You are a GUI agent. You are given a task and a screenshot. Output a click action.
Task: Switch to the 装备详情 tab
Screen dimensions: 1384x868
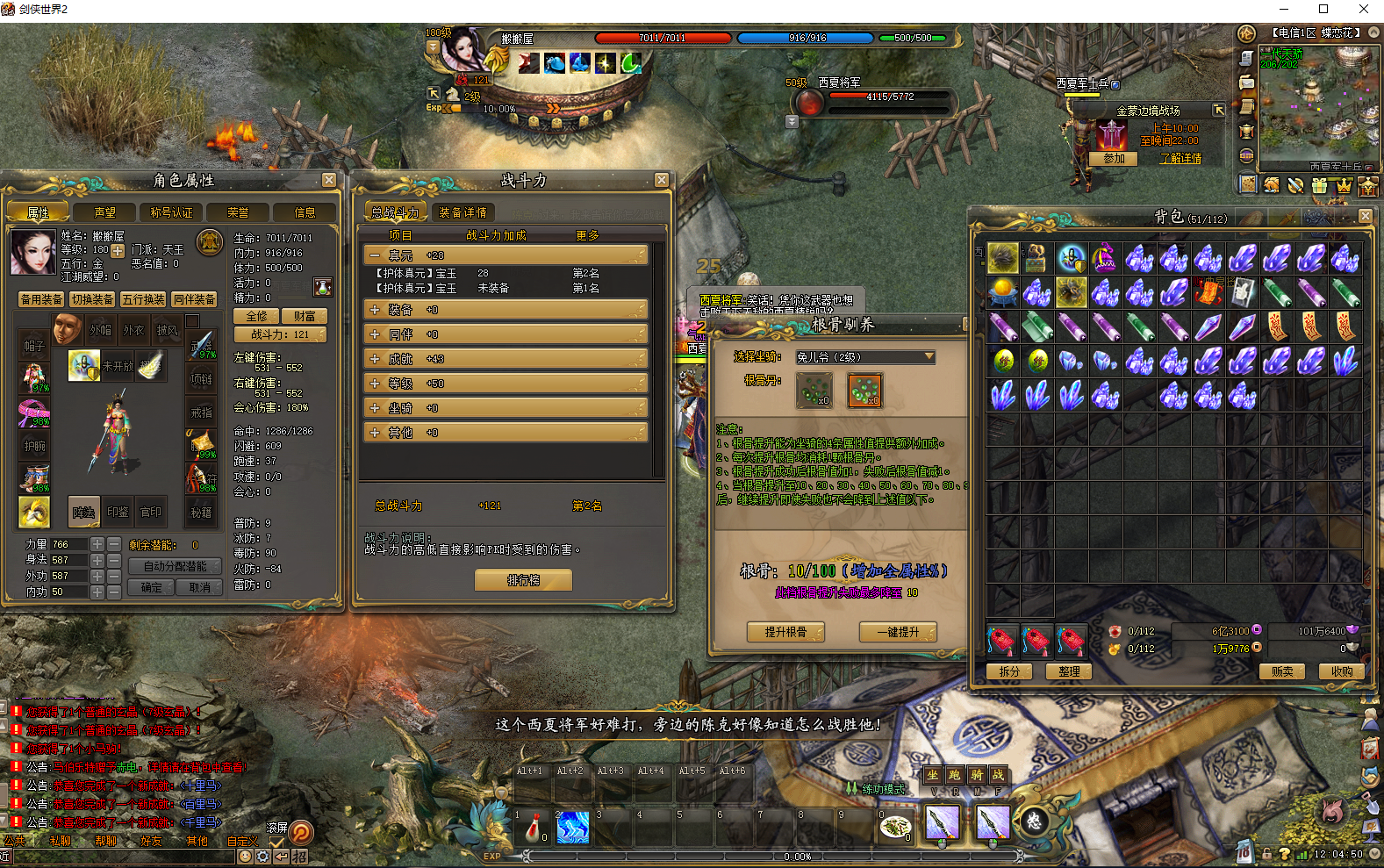click(x=463, y=212)
